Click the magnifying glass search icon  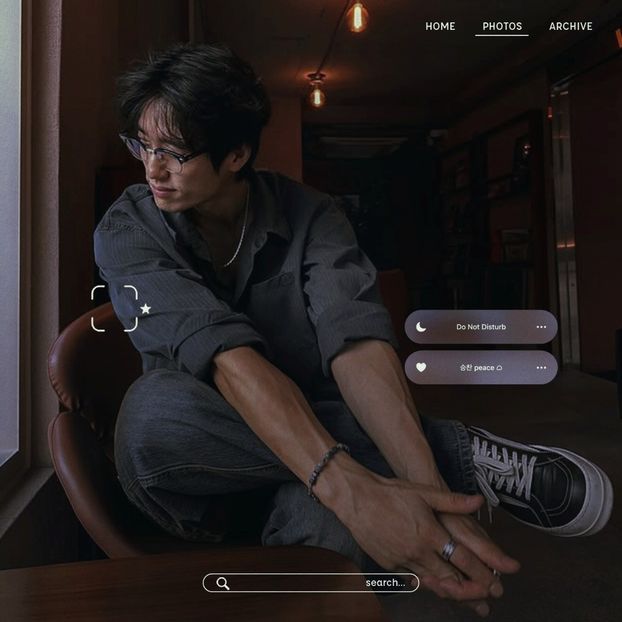tap(223, 583)
